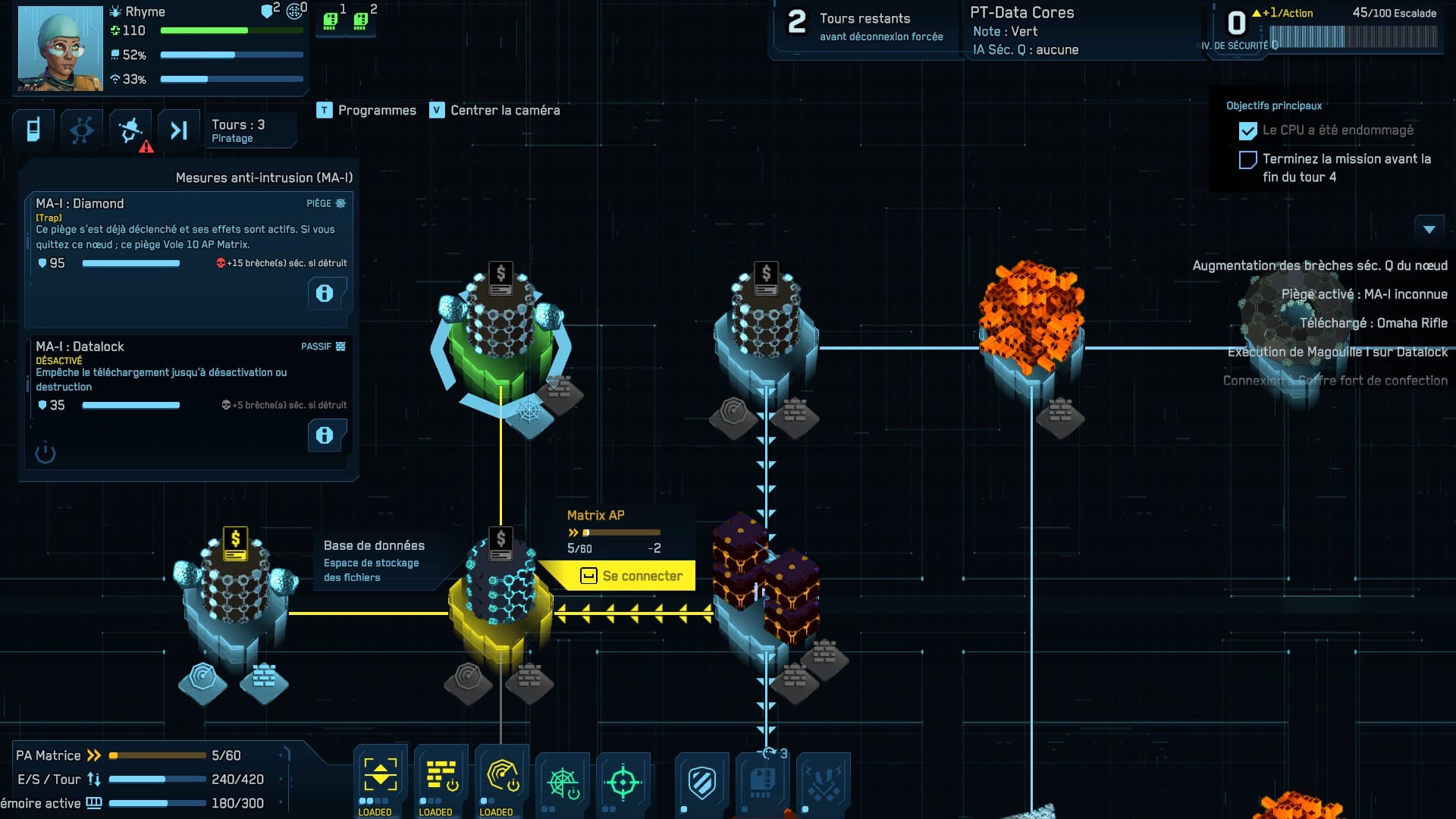Open the Programmes list
Image resolution: width=1456 pixels, height=819 pixels.
pos(367,111)
